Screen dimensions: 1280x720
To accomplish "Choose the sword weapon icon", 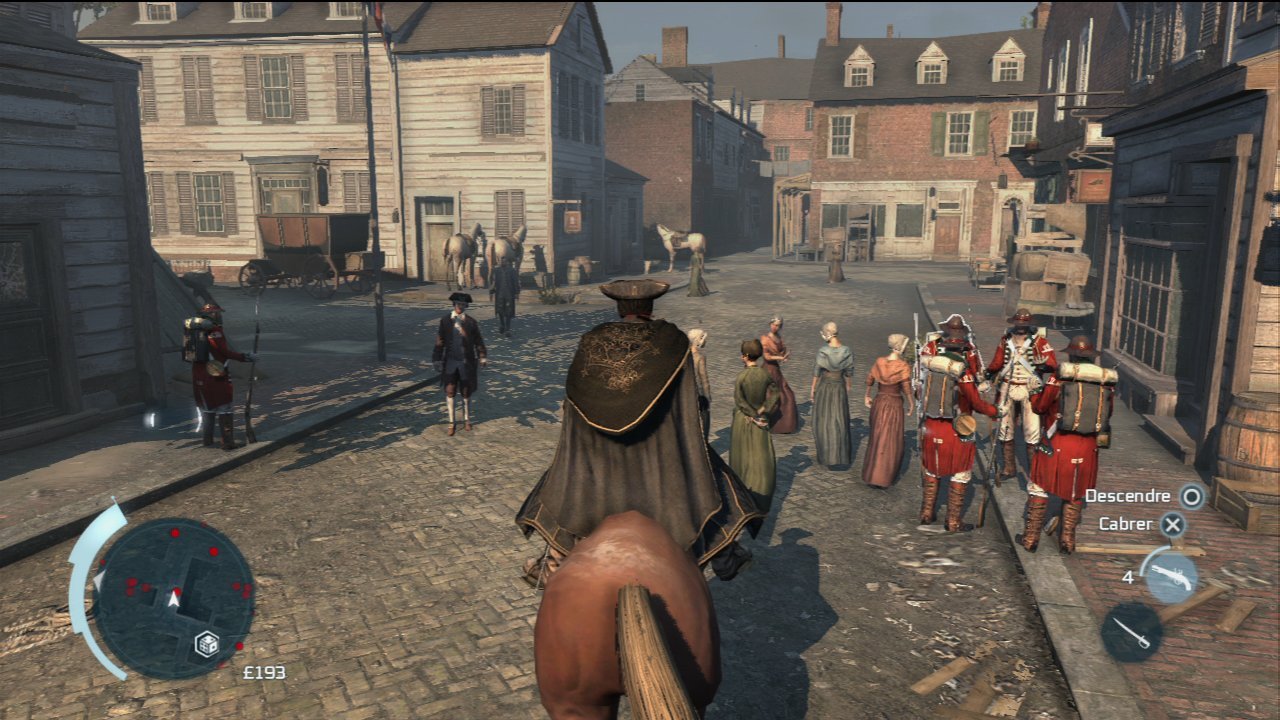I will (1131, 632).
